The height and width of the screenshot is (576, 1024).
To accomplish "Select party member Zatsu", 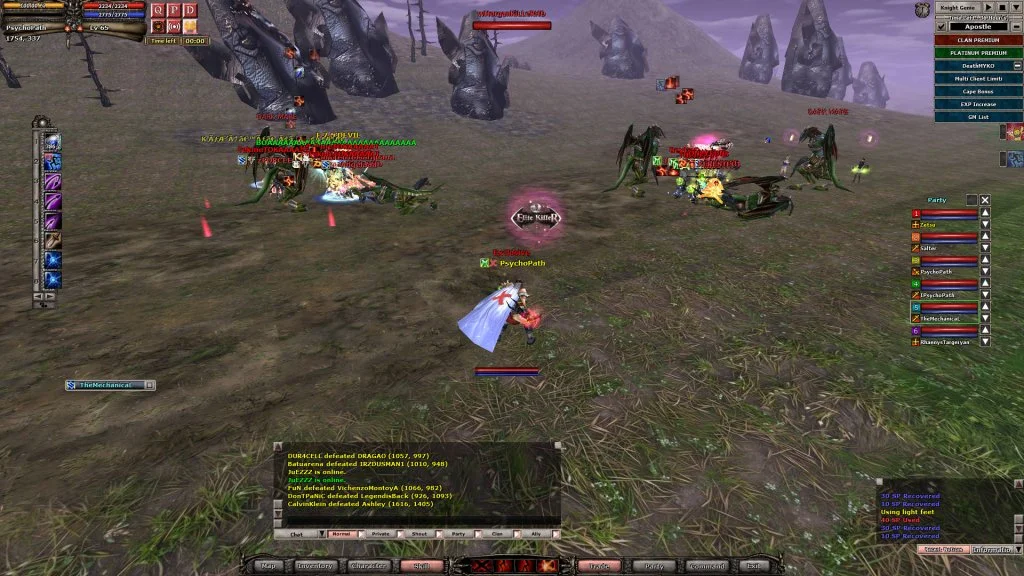I will [x=930, y=226].
